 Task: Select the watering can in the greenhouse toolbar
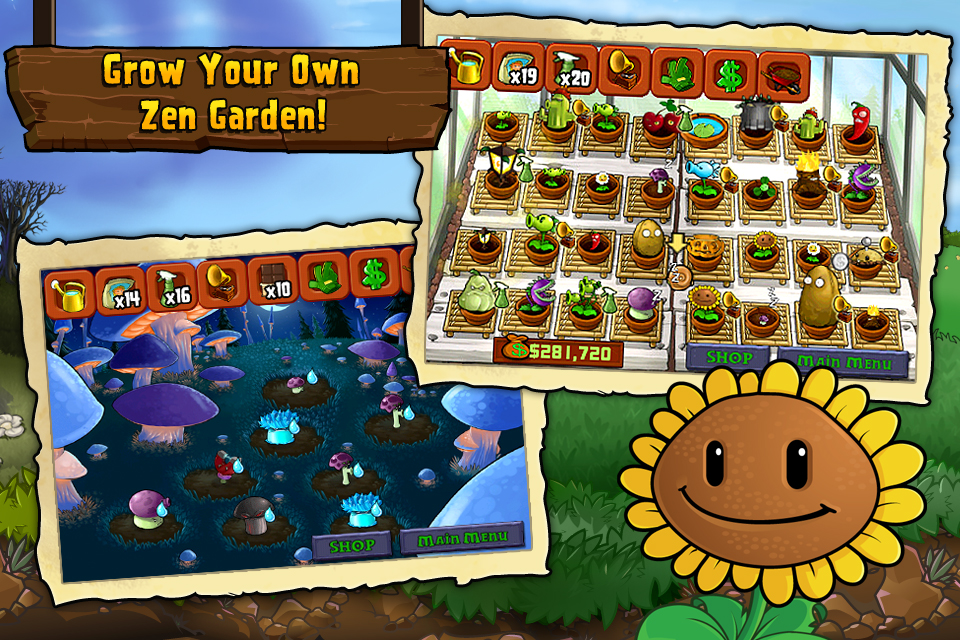463,64
